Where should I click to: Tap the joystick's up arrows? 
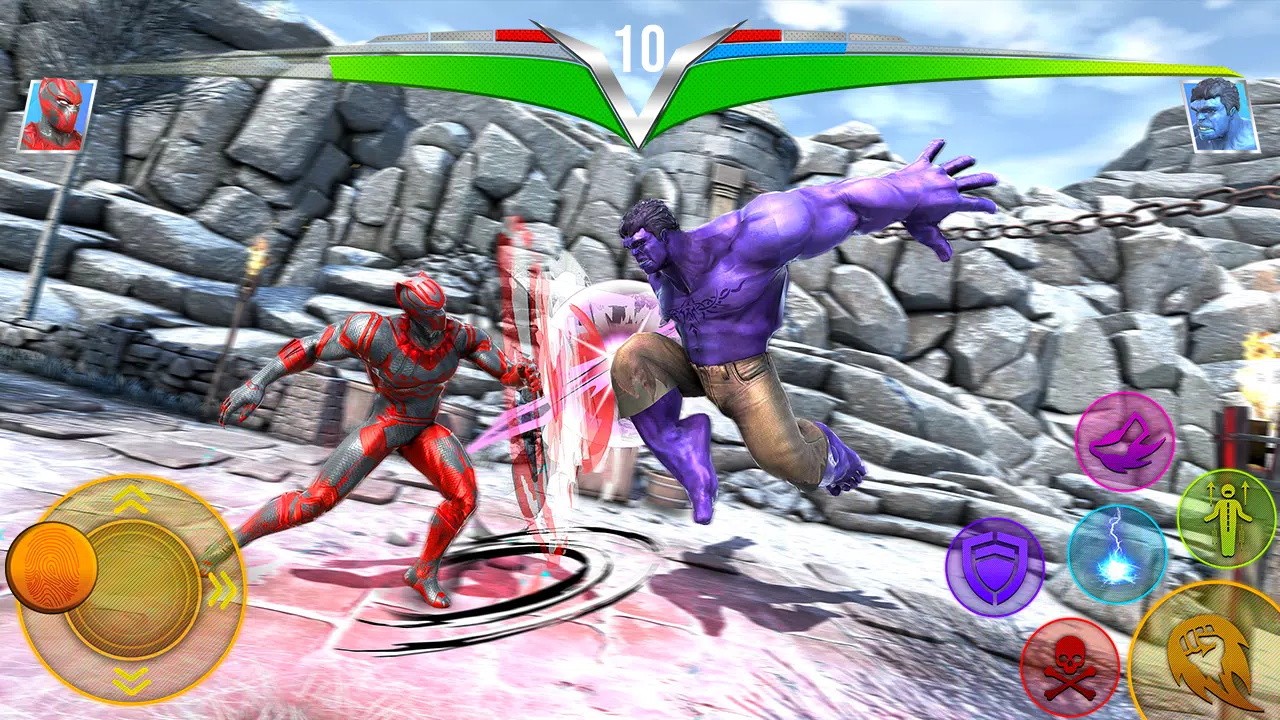(x=131, y=502)
